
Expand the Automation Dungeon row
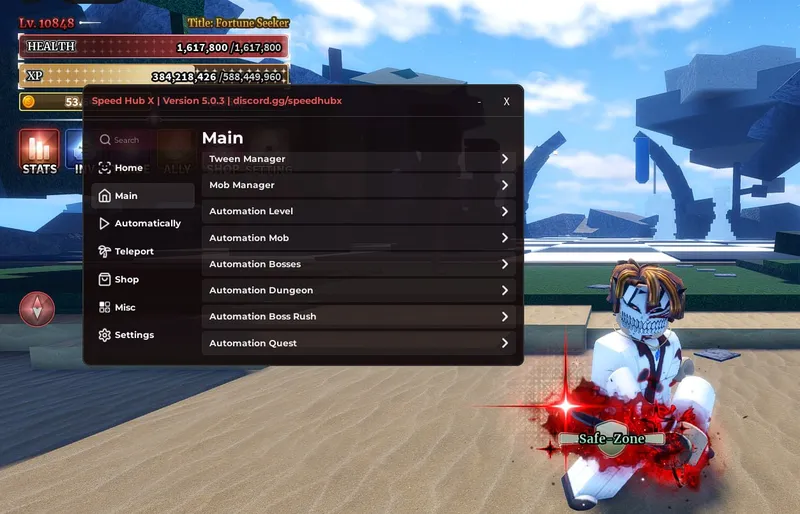coord(360,290)
